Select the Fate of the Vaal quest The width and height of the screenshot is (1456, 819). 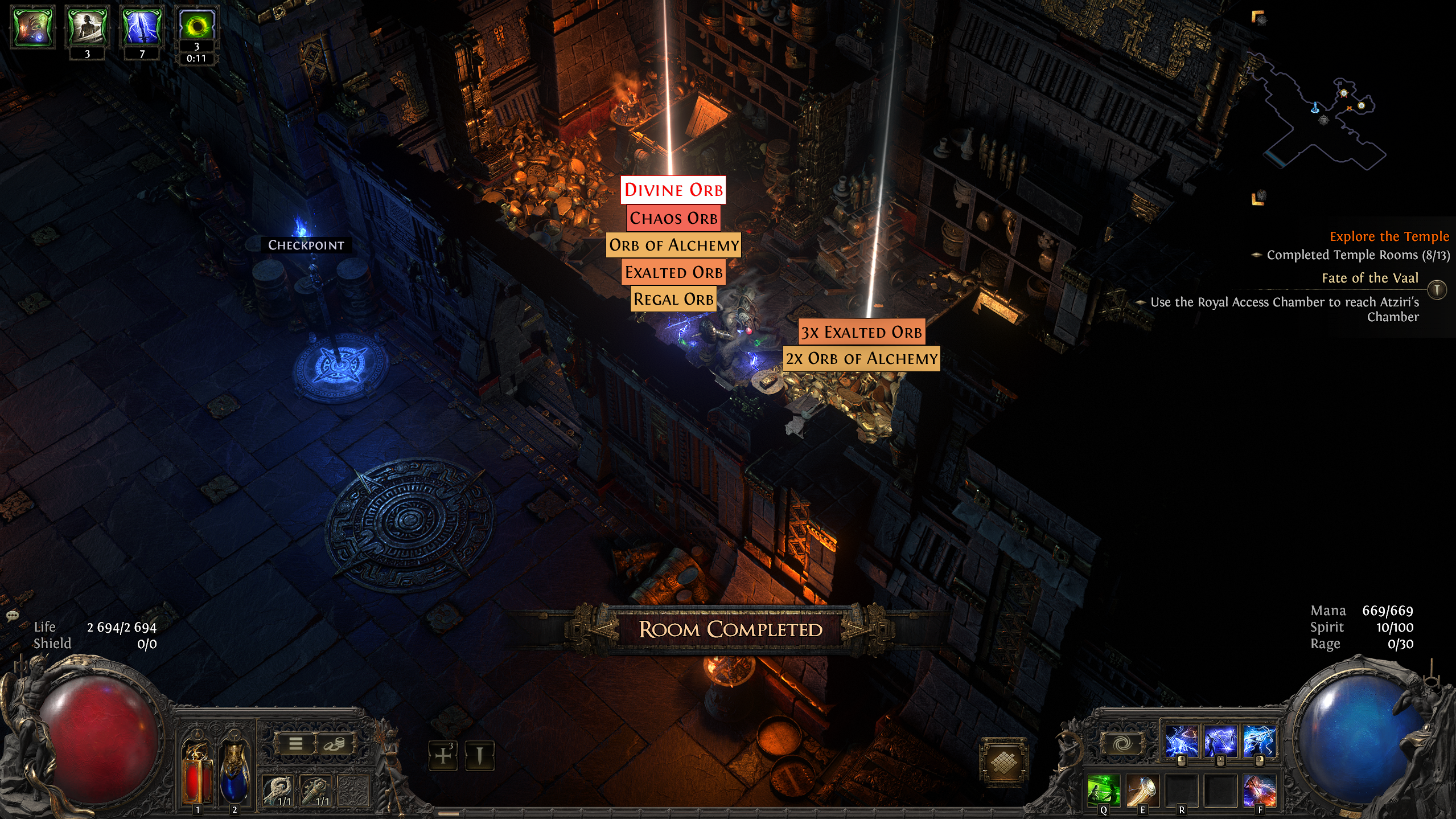pyautogui.click(x=1369, y=278)
